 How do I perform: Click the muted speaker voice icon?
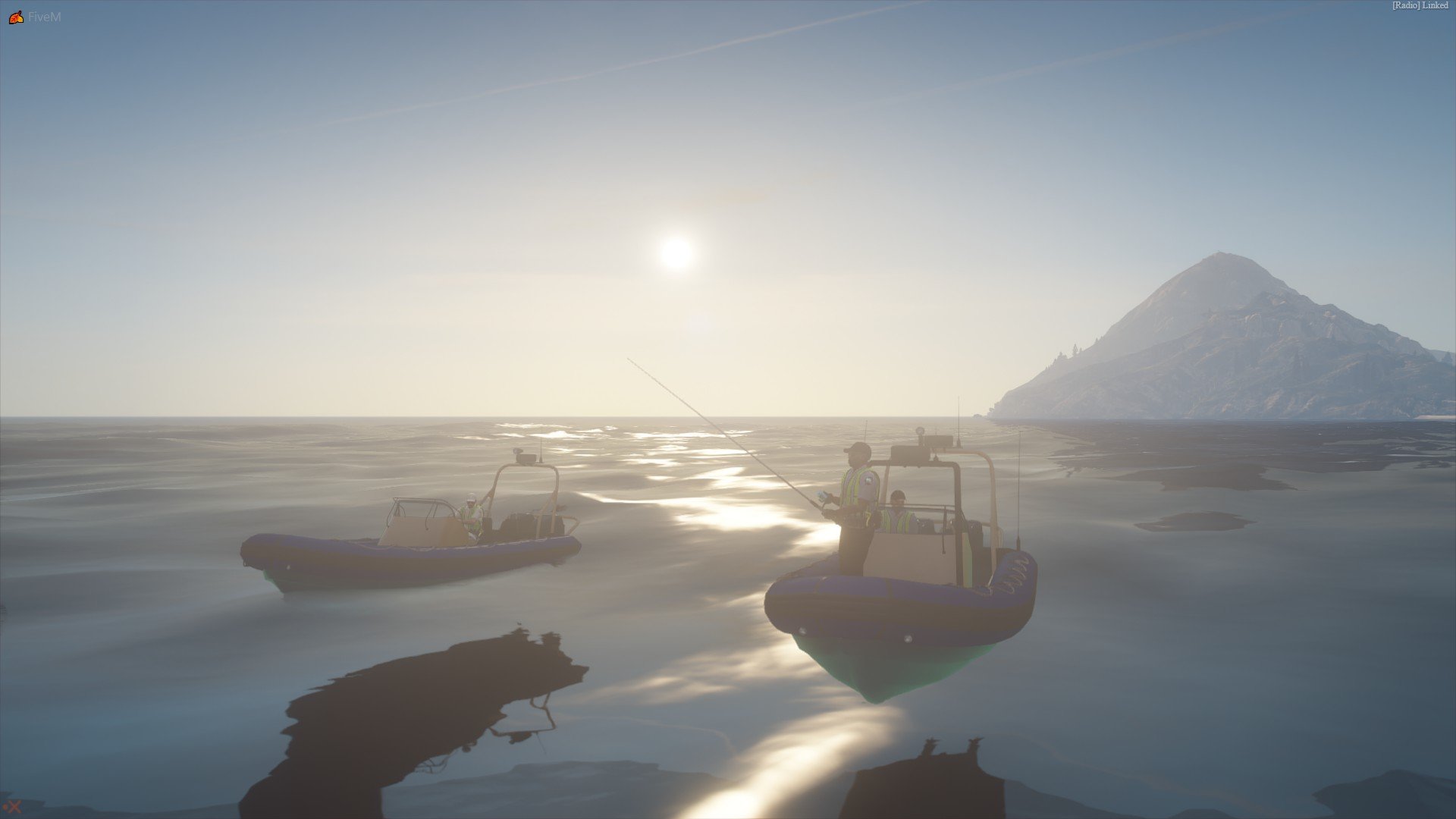click(12, 807)
